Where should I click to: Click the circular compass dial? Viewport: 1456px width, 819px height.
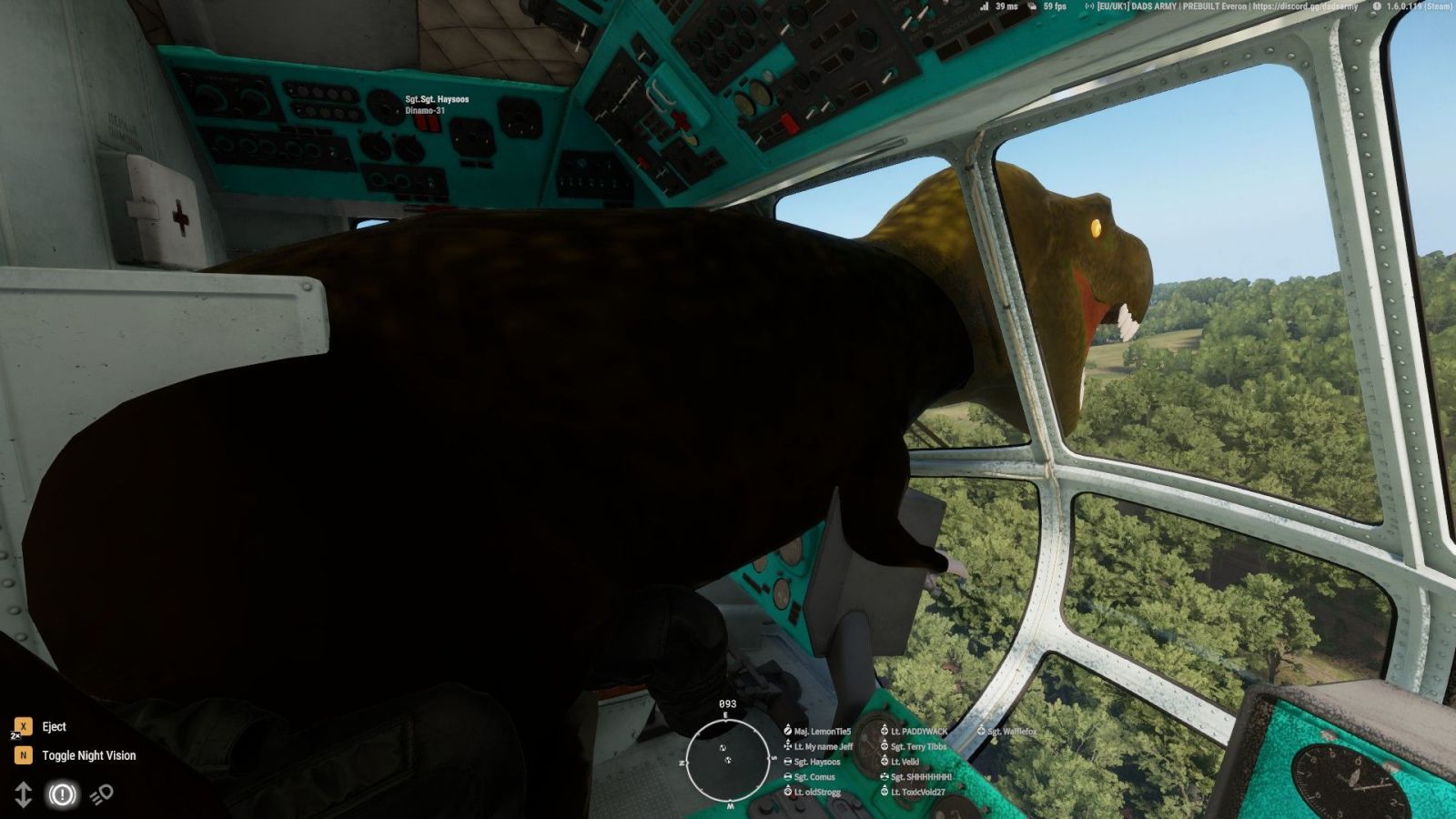click(x=726, y=760)
